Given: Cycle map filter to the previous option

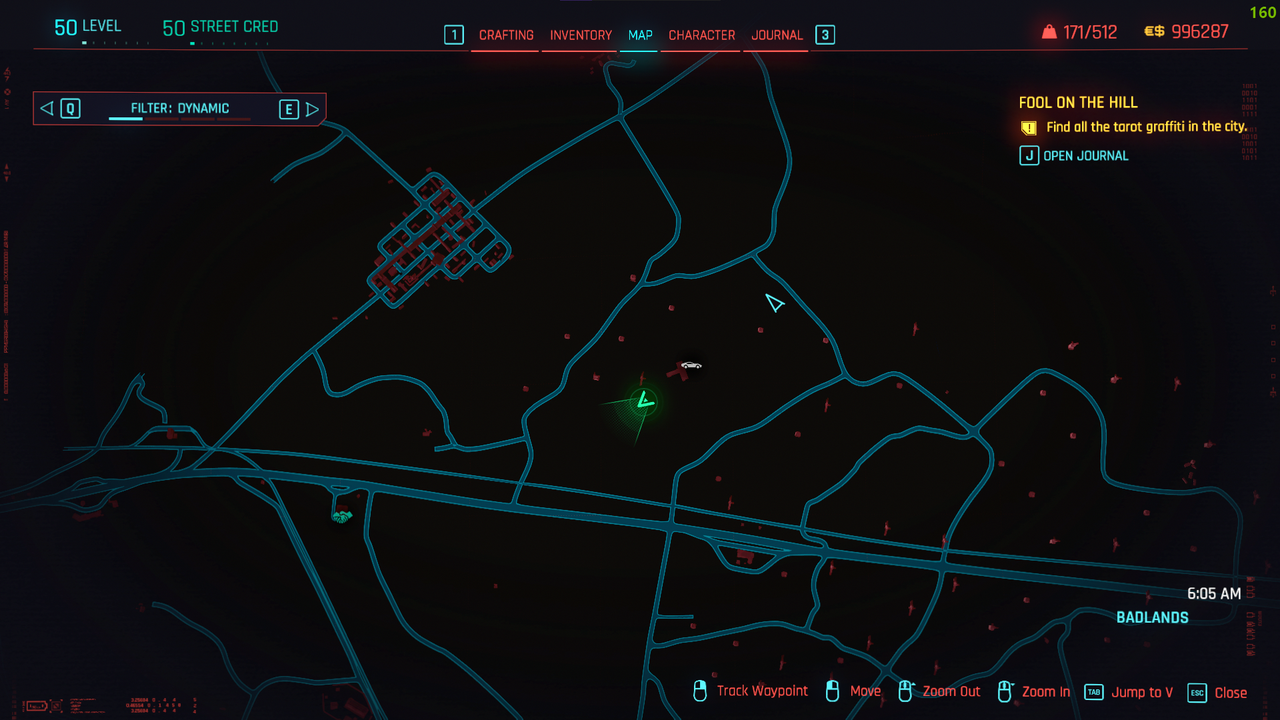Looking at the screenshot, I should tap(58, 108).
